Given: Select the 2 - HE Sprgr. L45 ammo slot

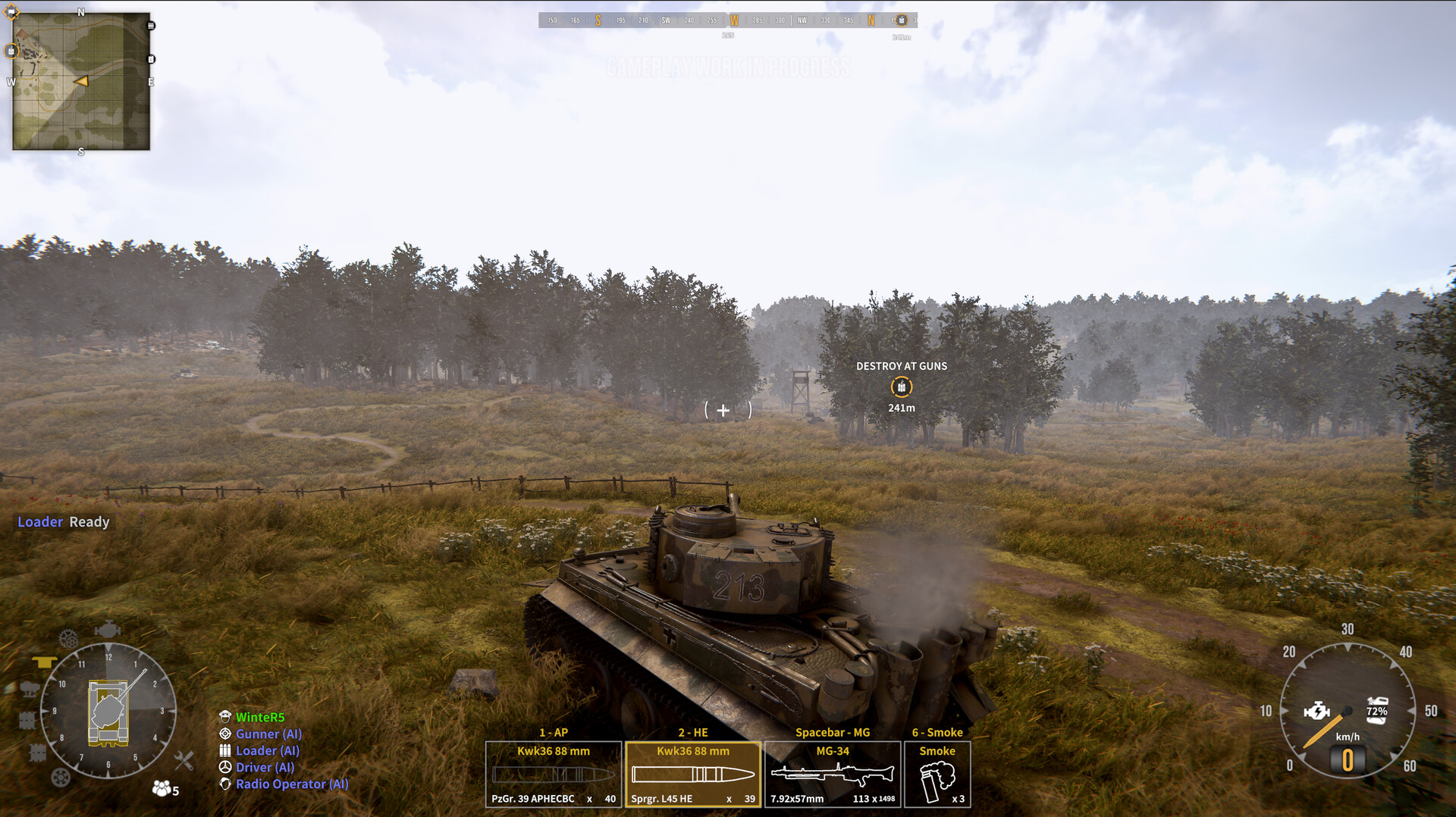Looking at the screenshot, I should (x=692, y=773).
